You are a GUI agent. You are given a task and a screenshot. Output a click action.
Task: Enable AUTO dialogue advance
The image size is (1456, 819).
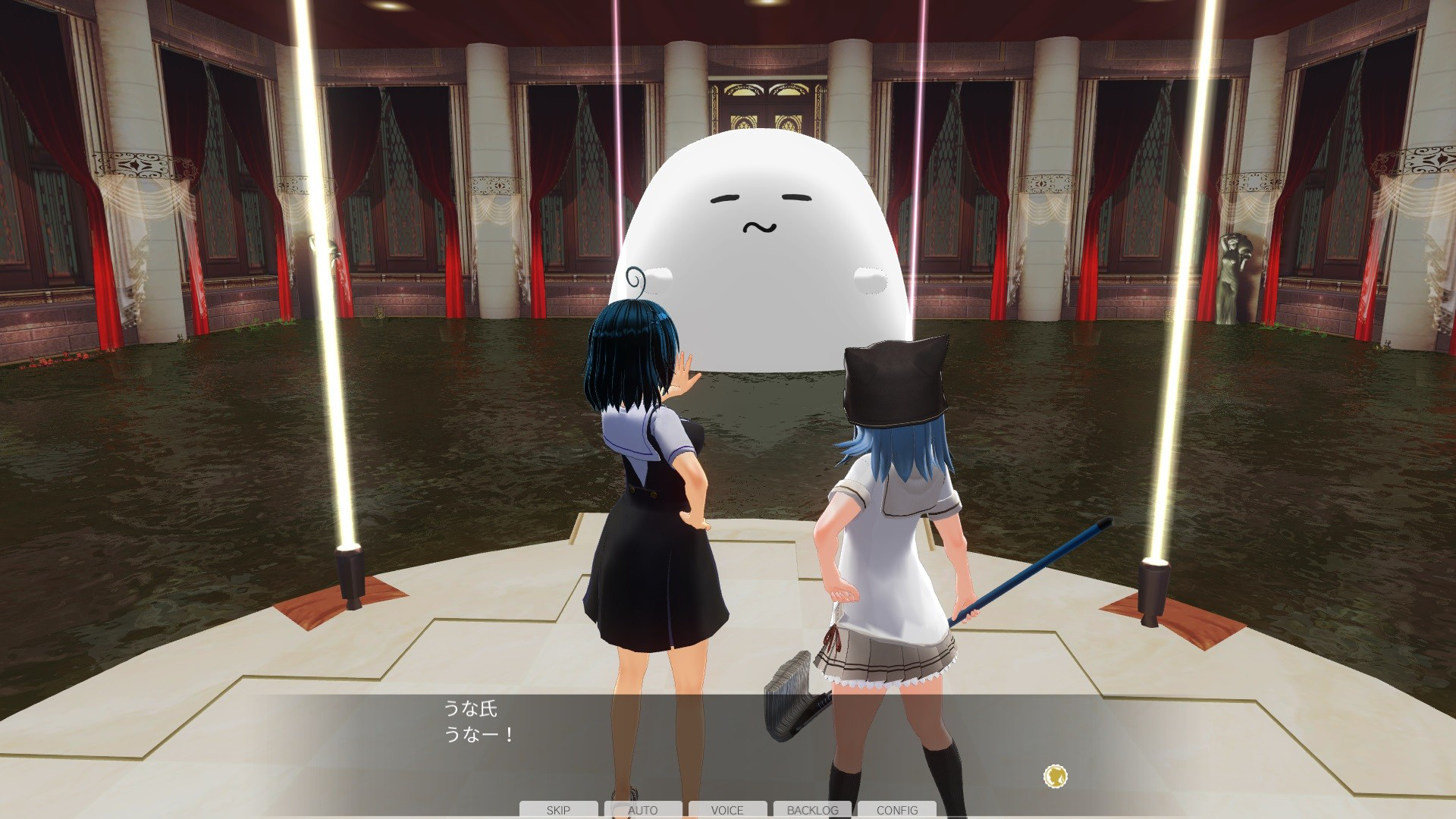pyautogui.click(x=643, y=810)
